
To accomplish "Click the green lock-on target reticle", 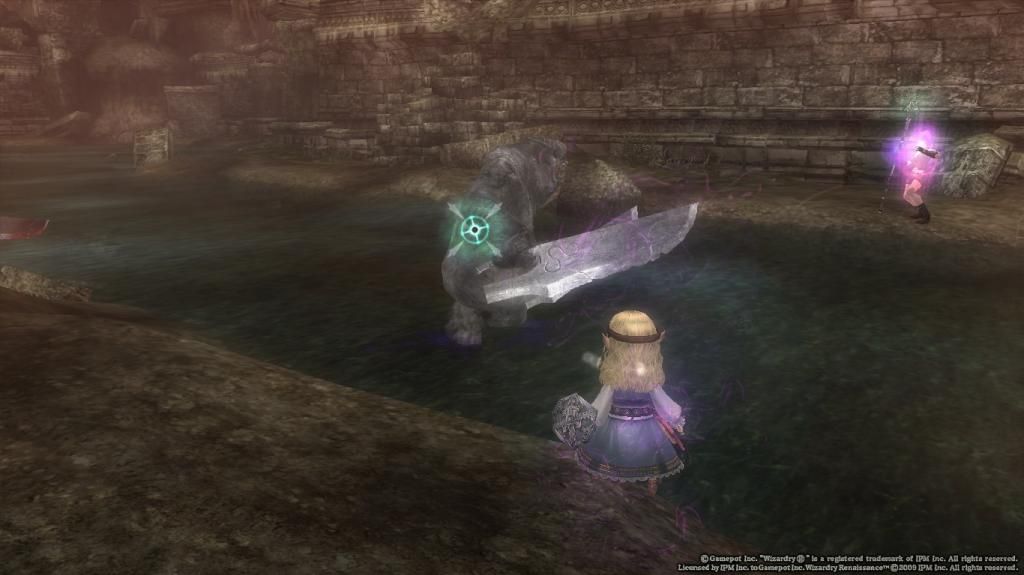I will (x=474, y=230).
